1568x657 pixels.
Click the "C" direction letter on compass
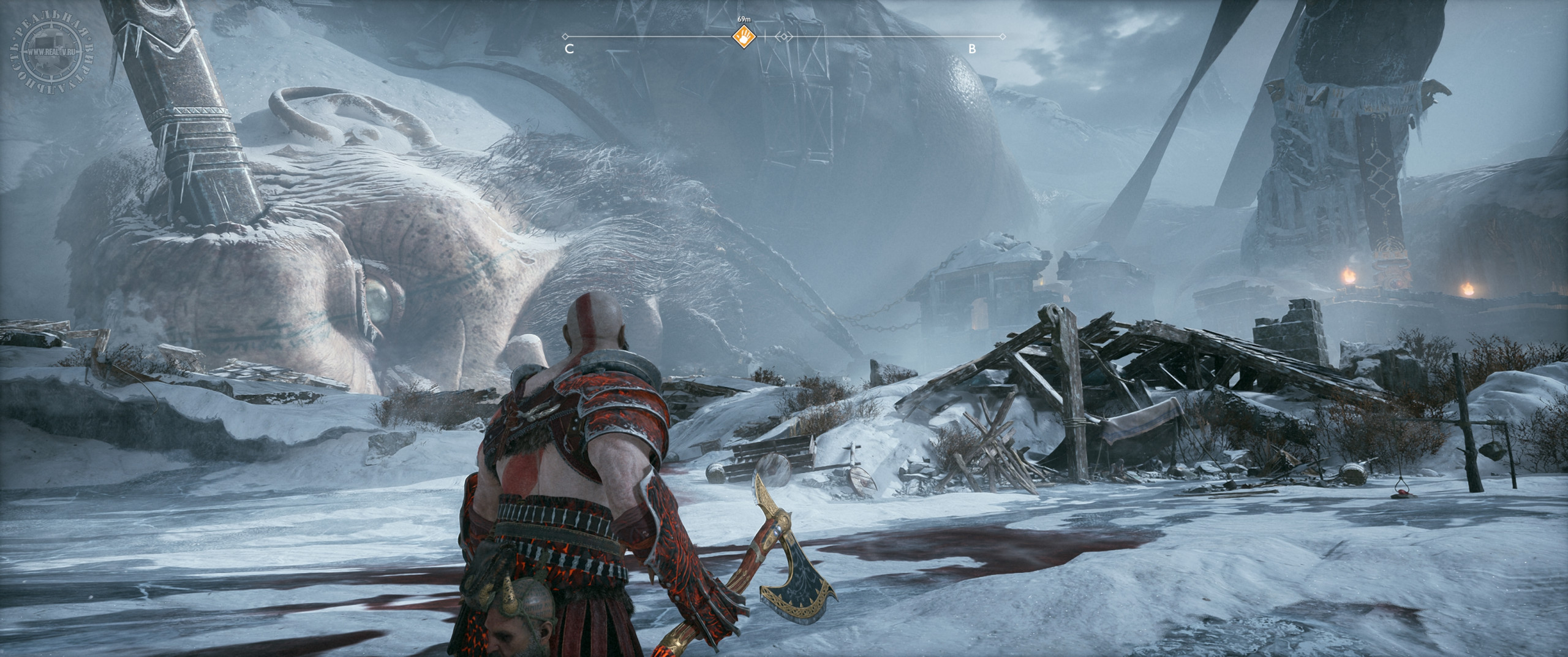tap(569, 50)
